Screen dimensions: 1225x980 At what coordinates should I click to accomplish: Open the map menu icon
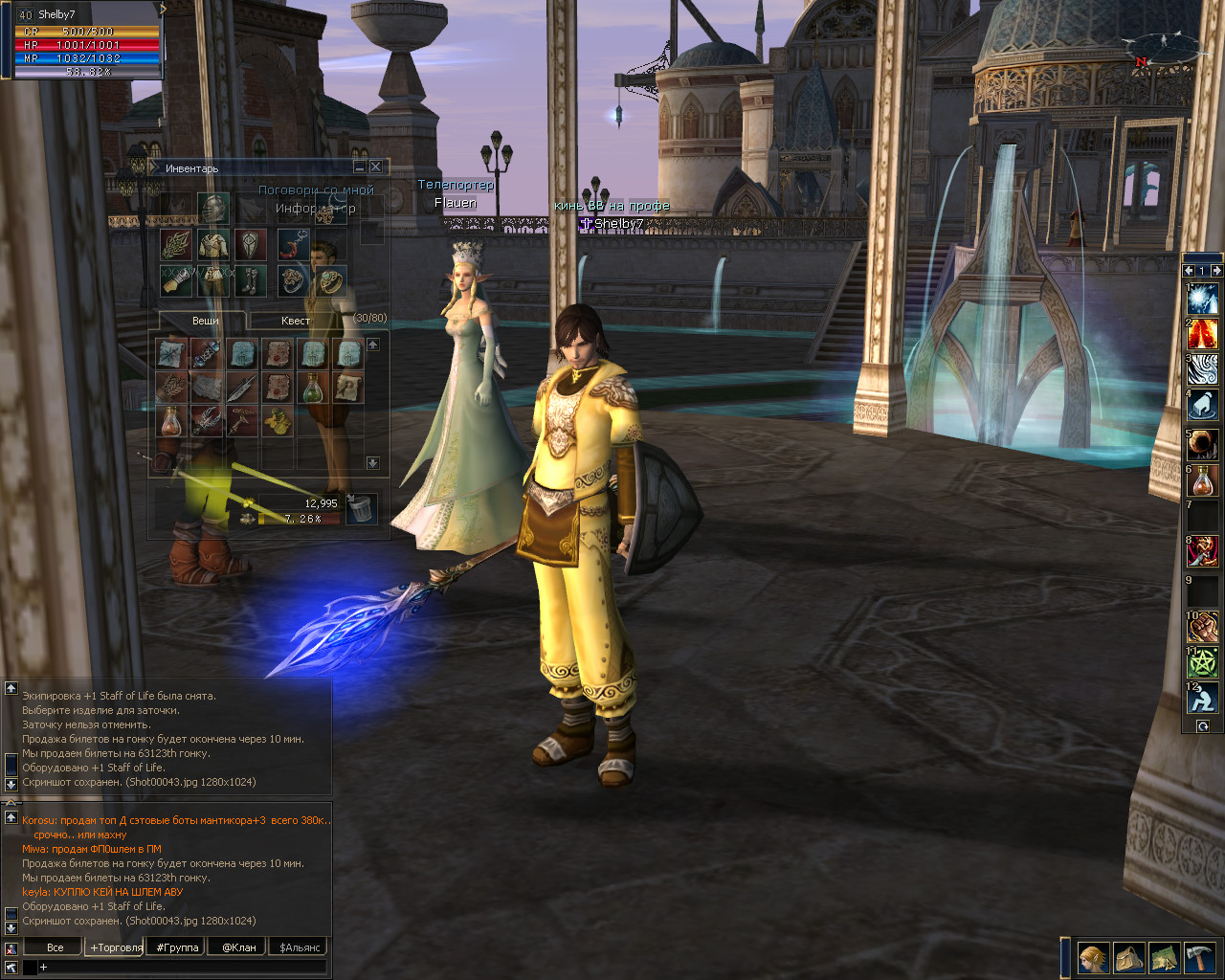(1164, 957)
